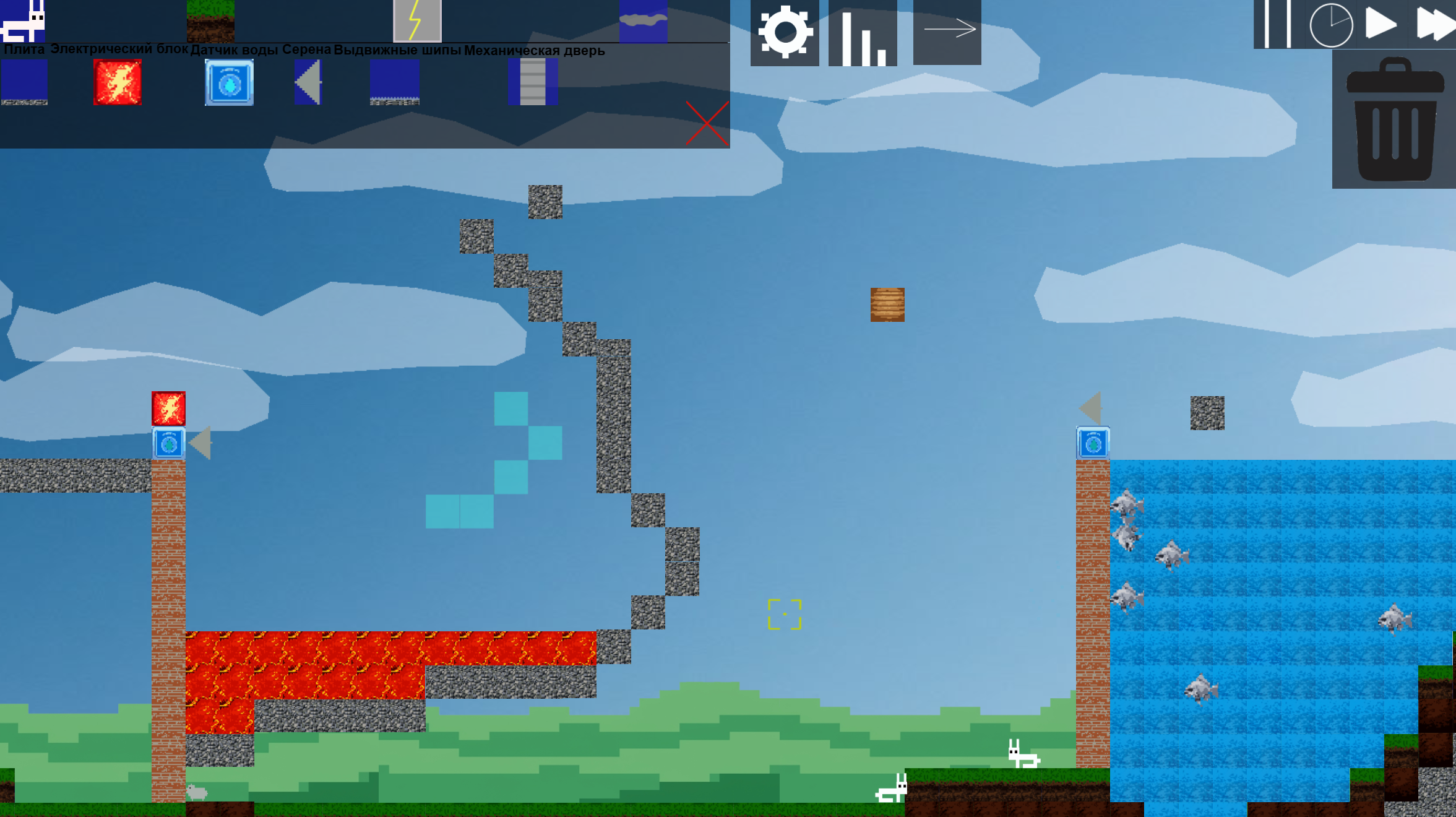Select the Выдвижные шипы spikes block

tap(395, 82)
